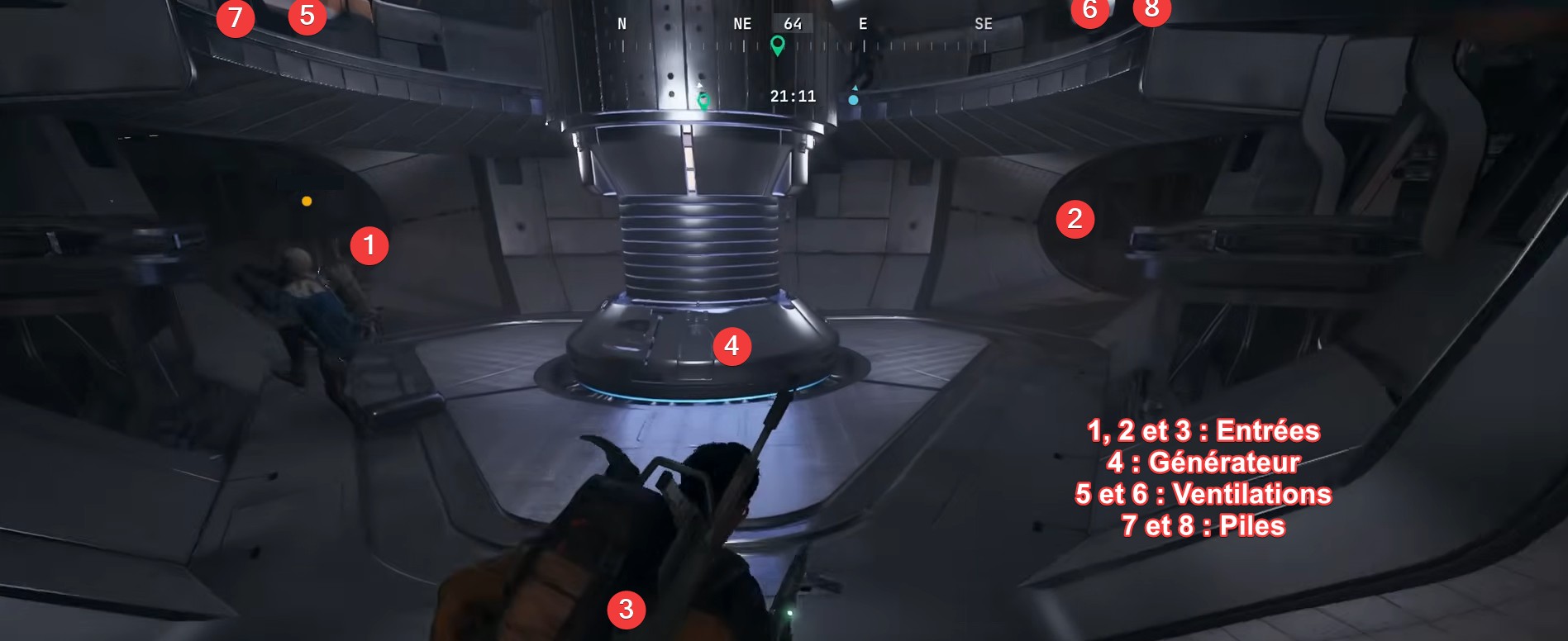This screenshot has height=641, width=1568.
Task: Click the green objective pin on the central column
Action: (x=703, y=100)
